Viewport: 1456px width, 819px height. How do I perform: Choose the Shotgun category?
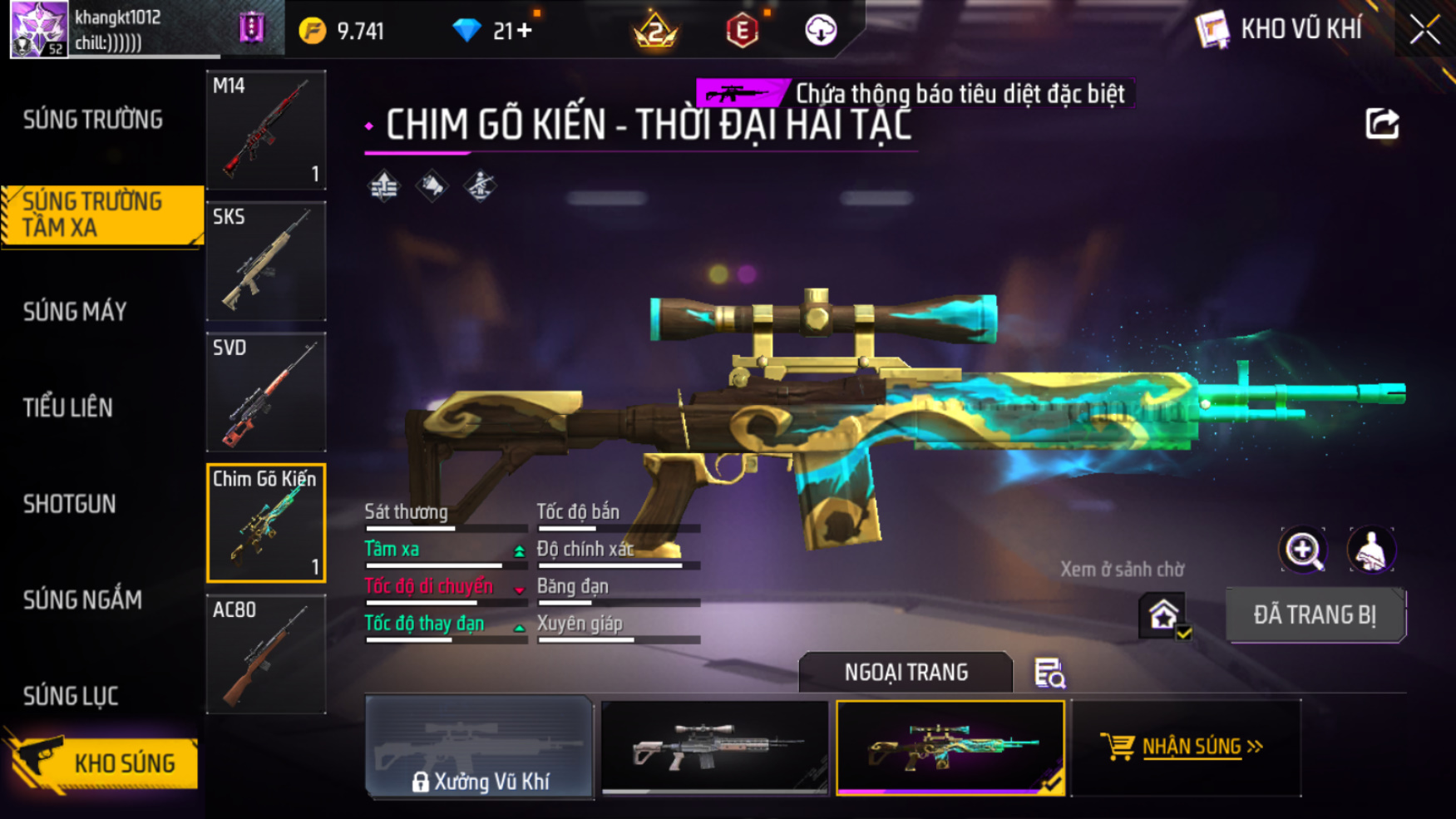pyautogui.click(x=70, y=504)
